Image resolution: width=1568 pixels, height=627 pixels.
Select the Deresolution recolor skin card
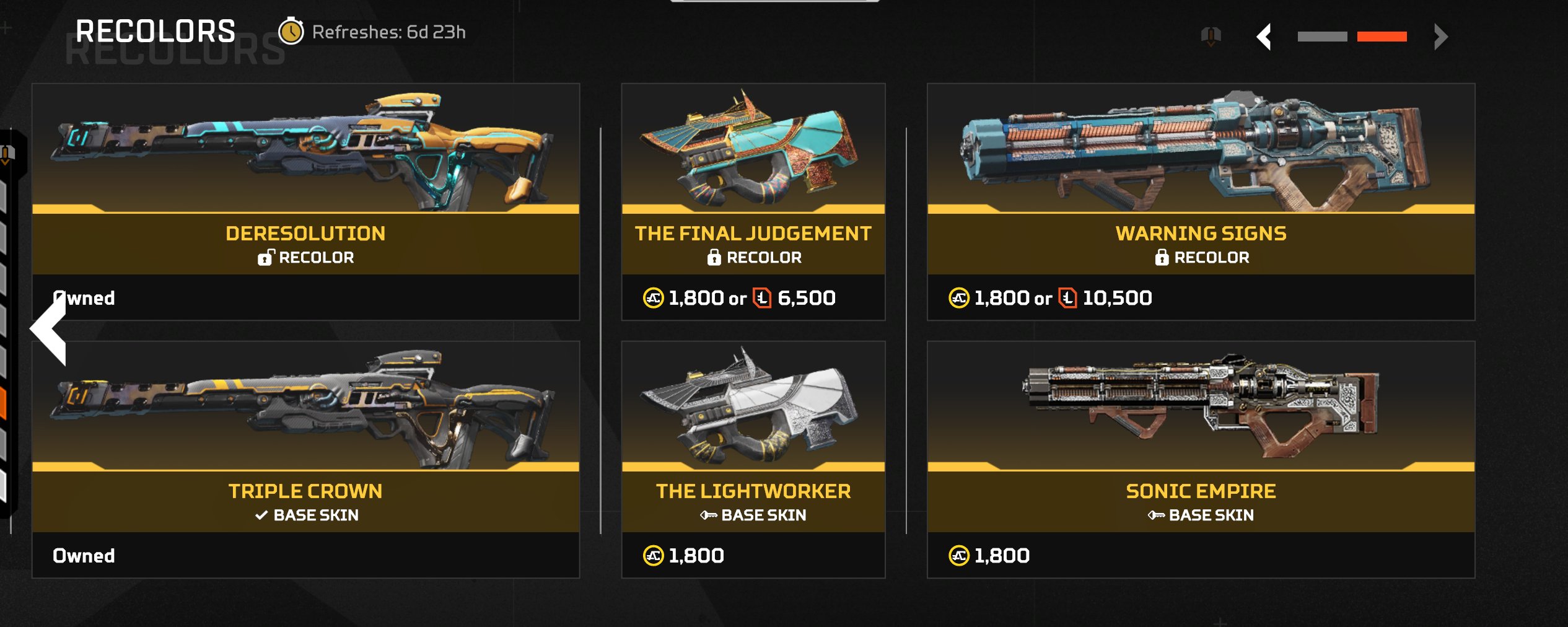point(305,201)
